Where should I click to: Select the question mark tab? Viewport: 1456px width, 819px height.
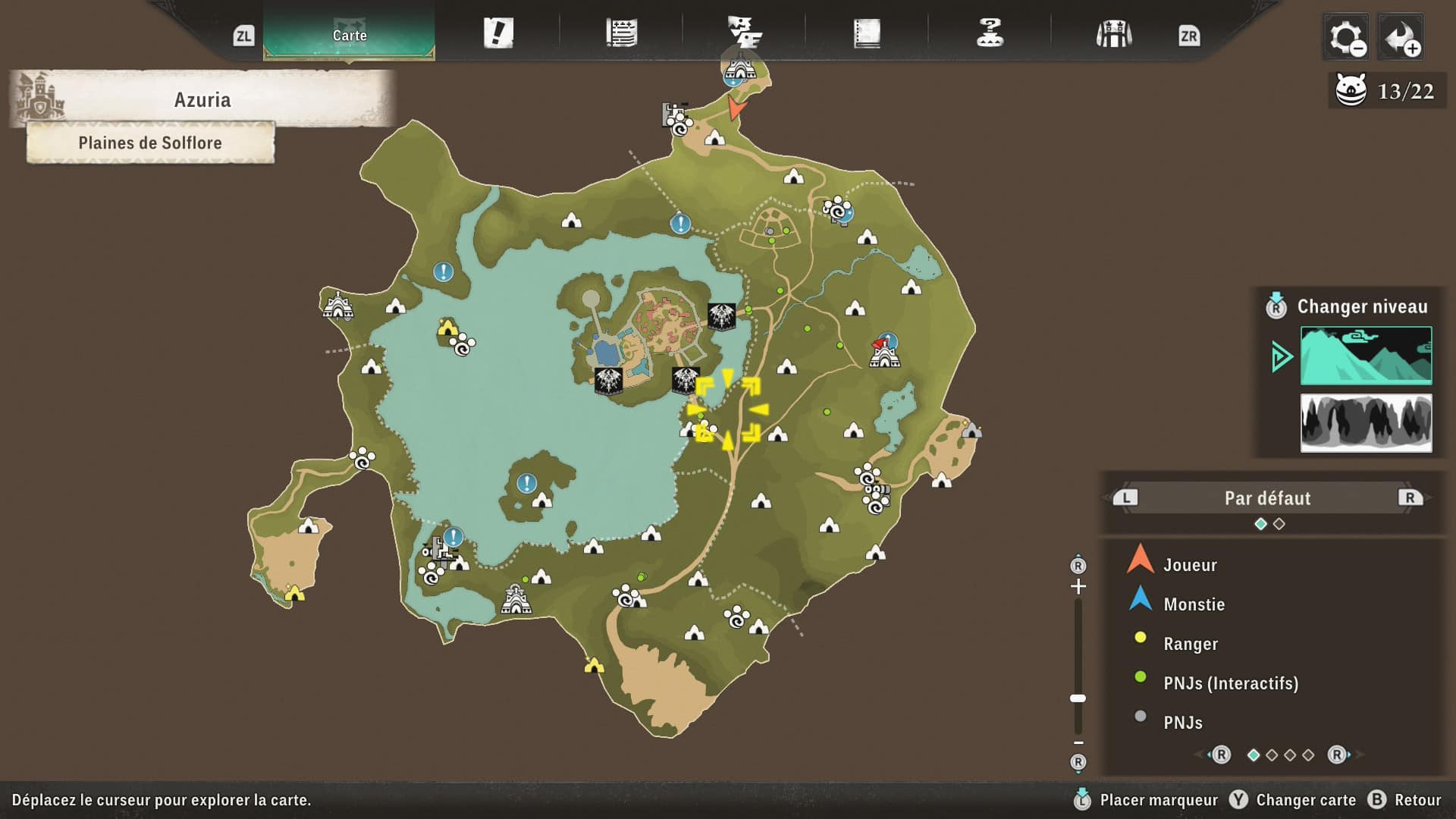[x=990, y=33]
